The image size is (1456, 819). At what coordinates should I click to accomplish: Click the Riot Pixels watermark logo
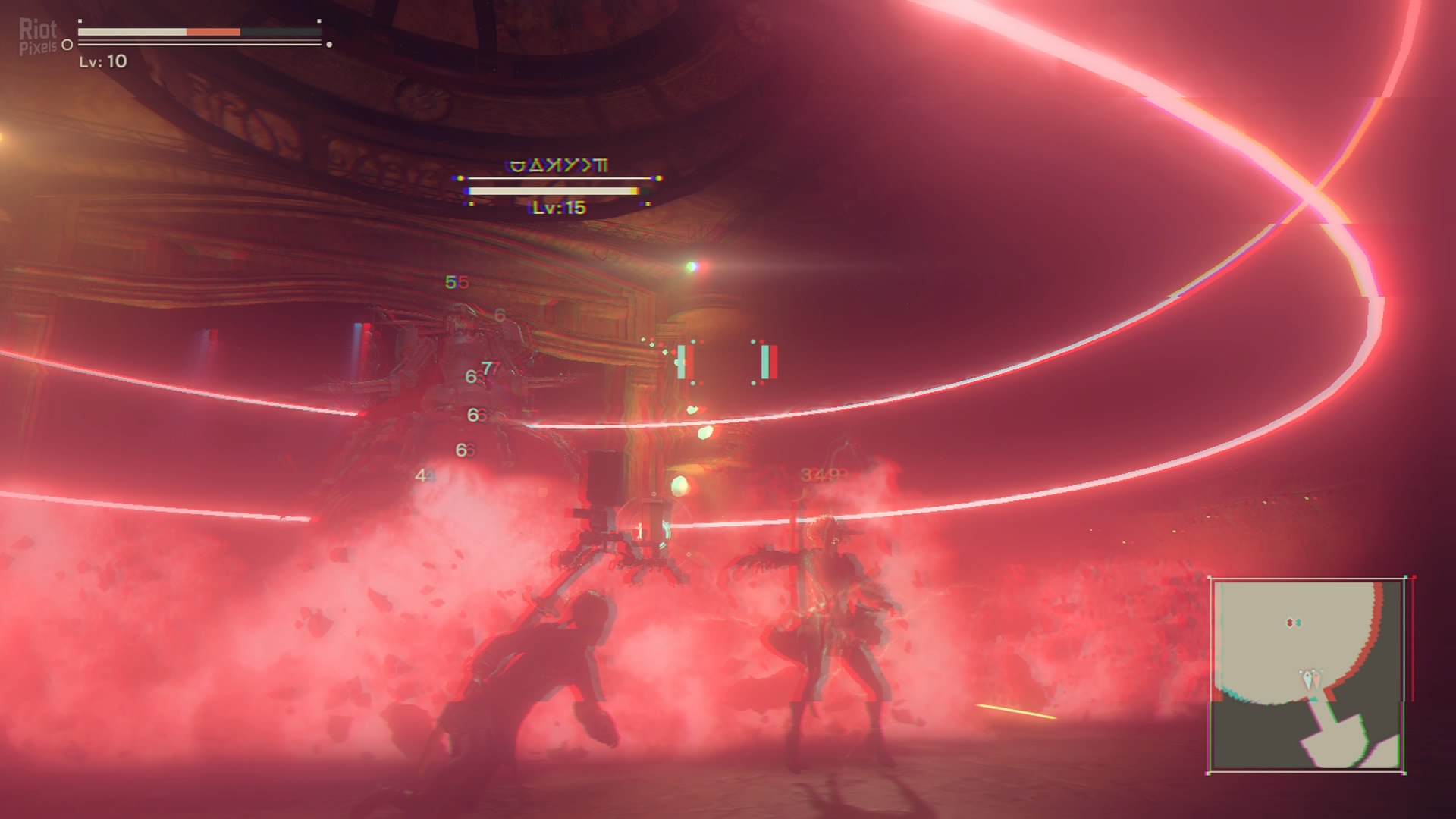coord(38,36)
